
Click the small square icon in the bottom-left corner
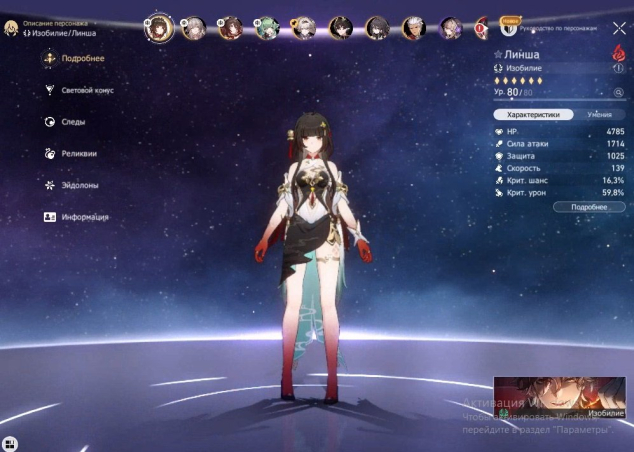pyautogui.click(x=9, y=442)
